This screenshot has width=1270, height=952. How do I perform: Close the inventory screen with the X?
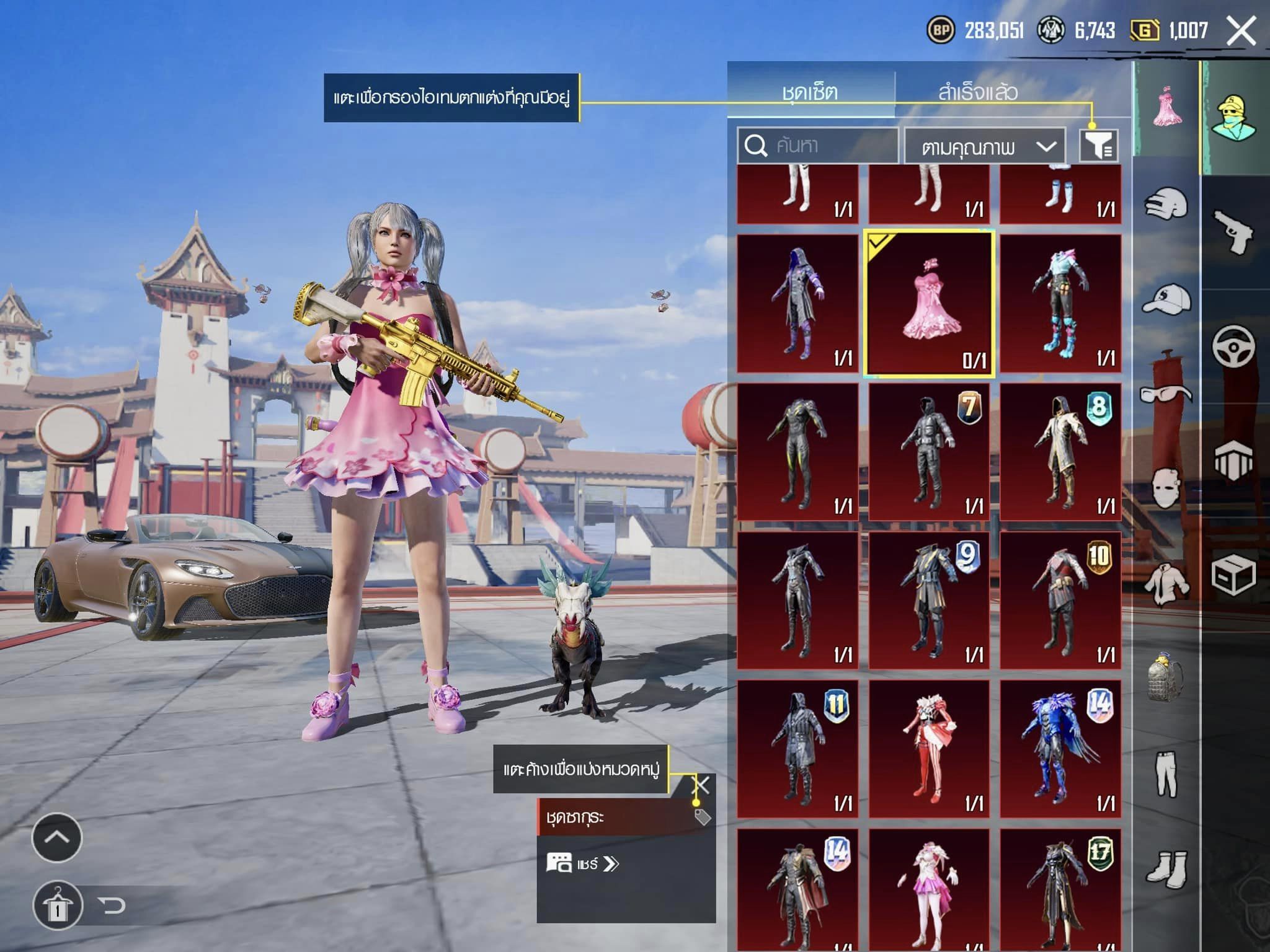1241,30
